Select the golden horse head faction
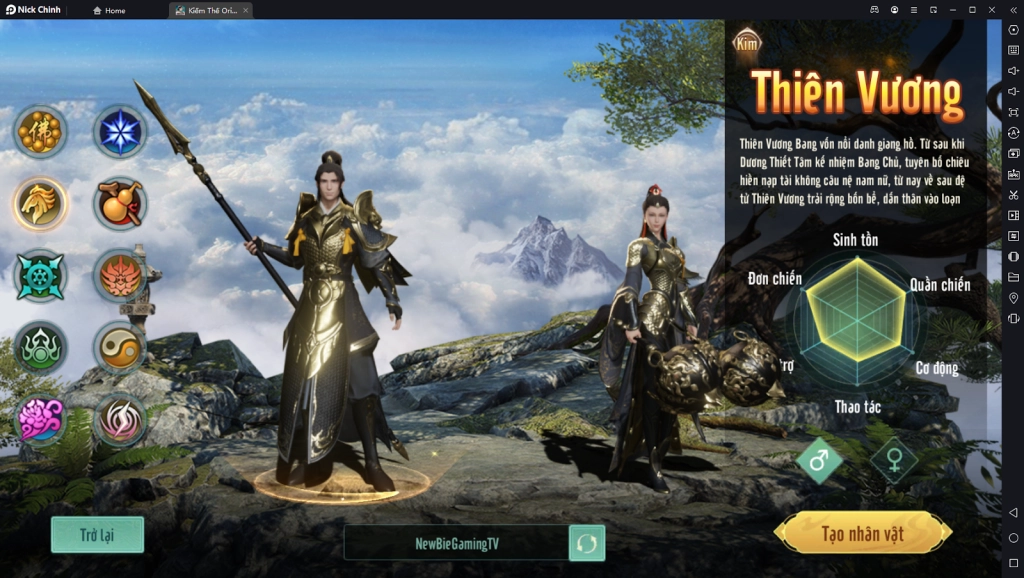The width and height of the screenshot is (1024, 578). point(40,203)
